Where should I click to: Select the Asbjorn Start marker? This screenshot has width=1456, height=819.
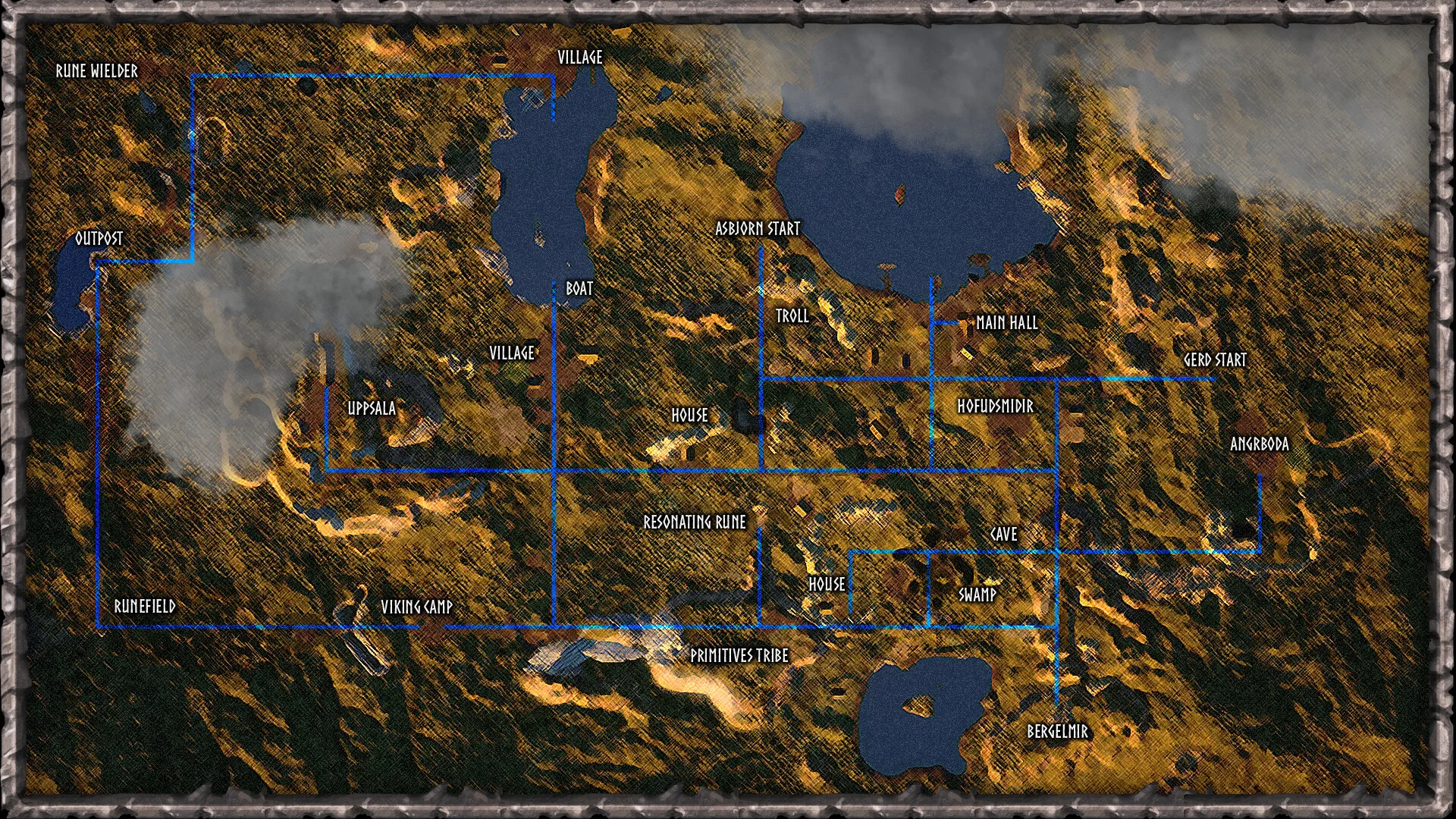click(x=758, y=229)
